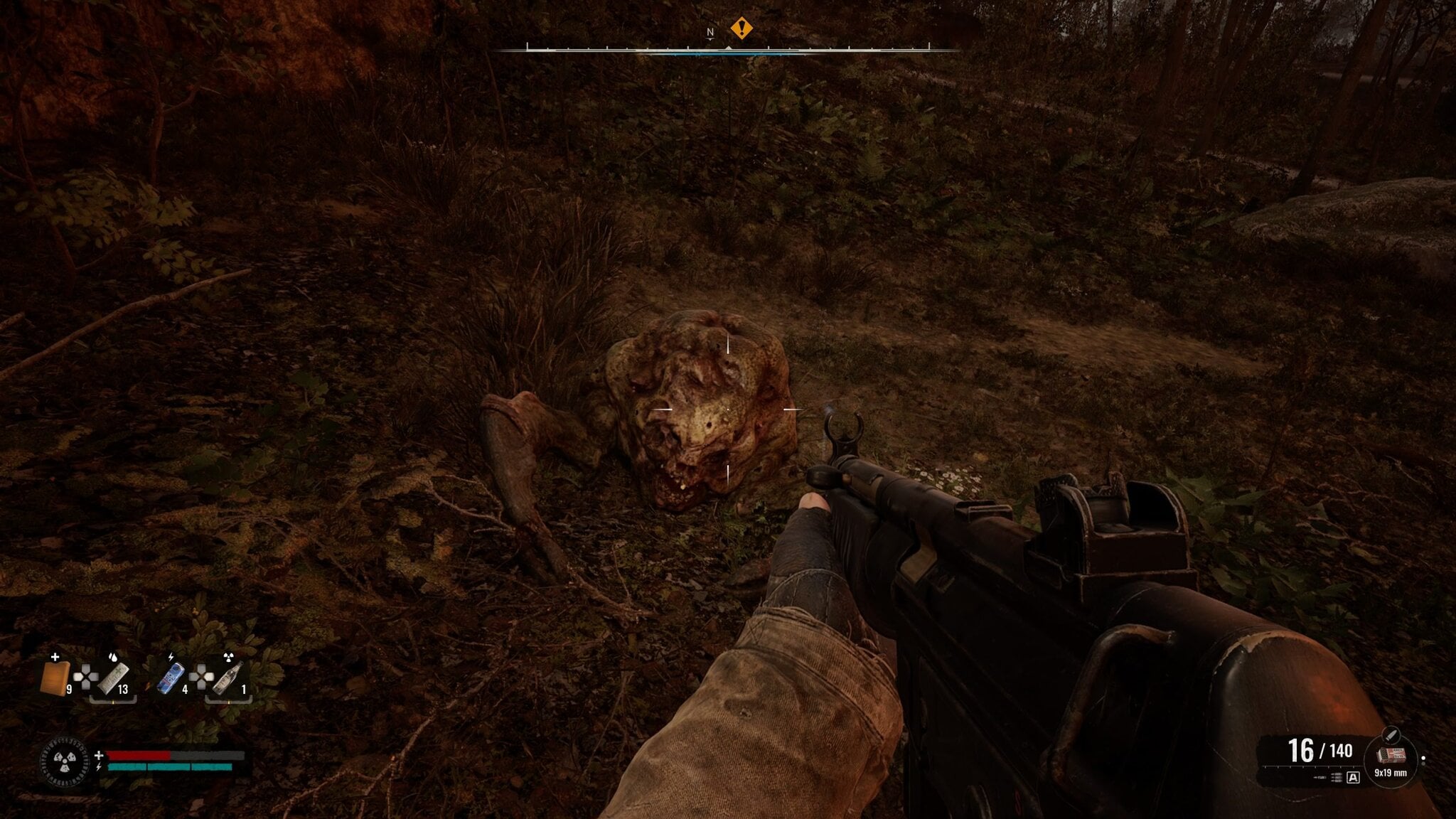Choose the vodka bottle quick slot
Viewport: 1456px width, 819px height.
coord(229,678)
